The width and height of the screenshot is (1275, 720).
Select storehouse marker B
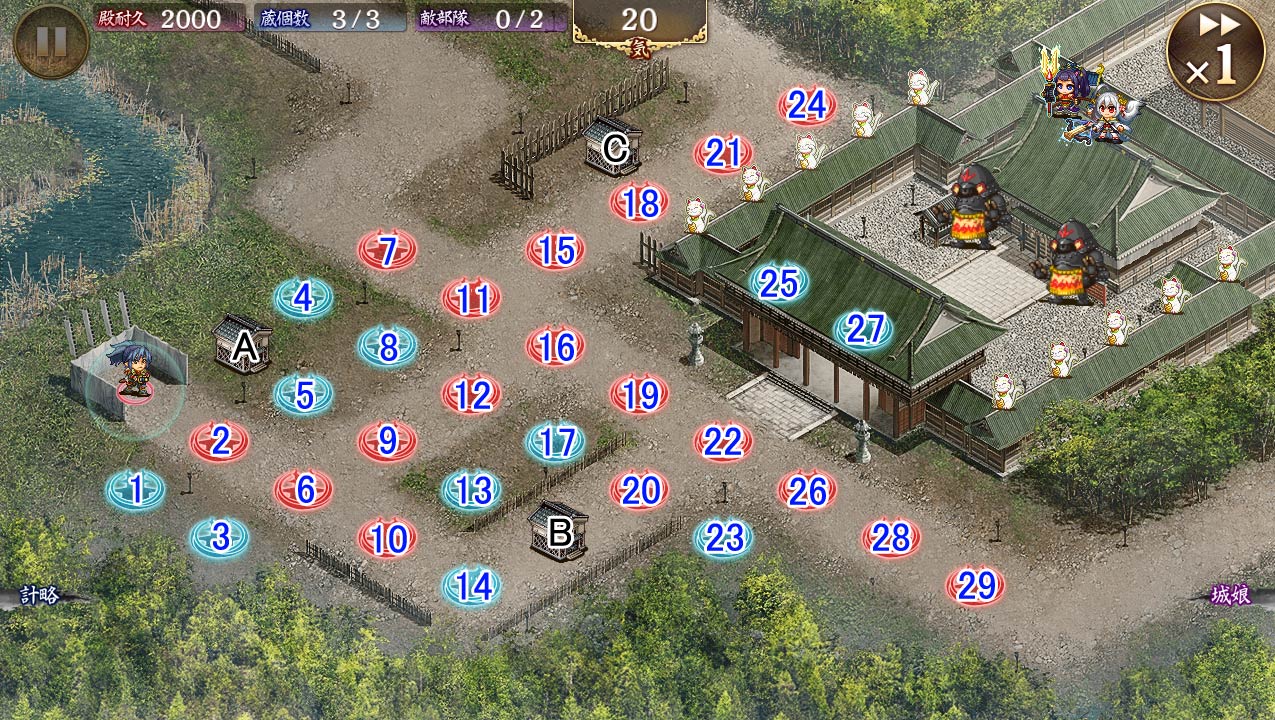pyautogui.click(x=559, y=531)
